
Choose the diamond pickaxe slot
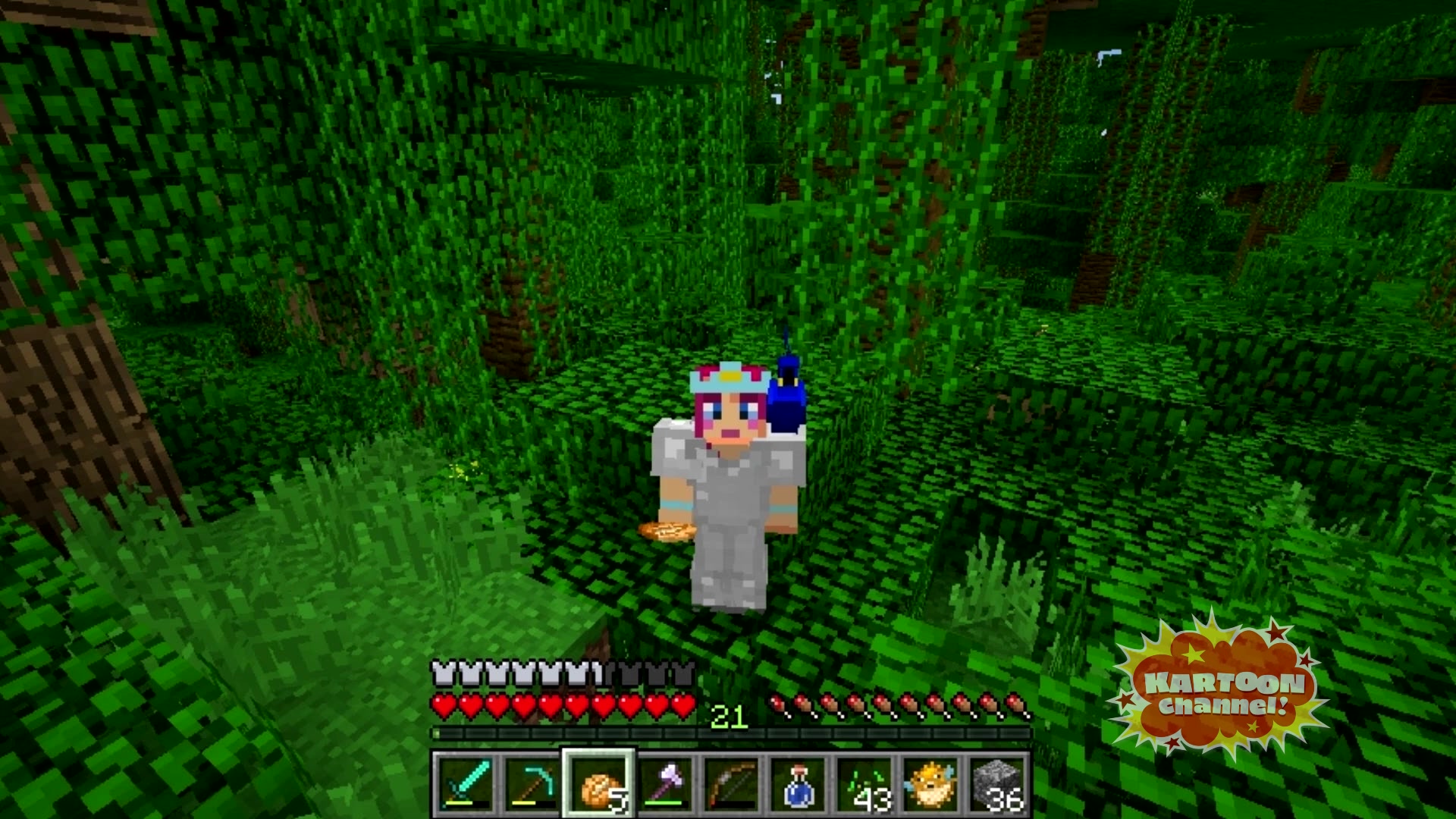coord(531,784)
